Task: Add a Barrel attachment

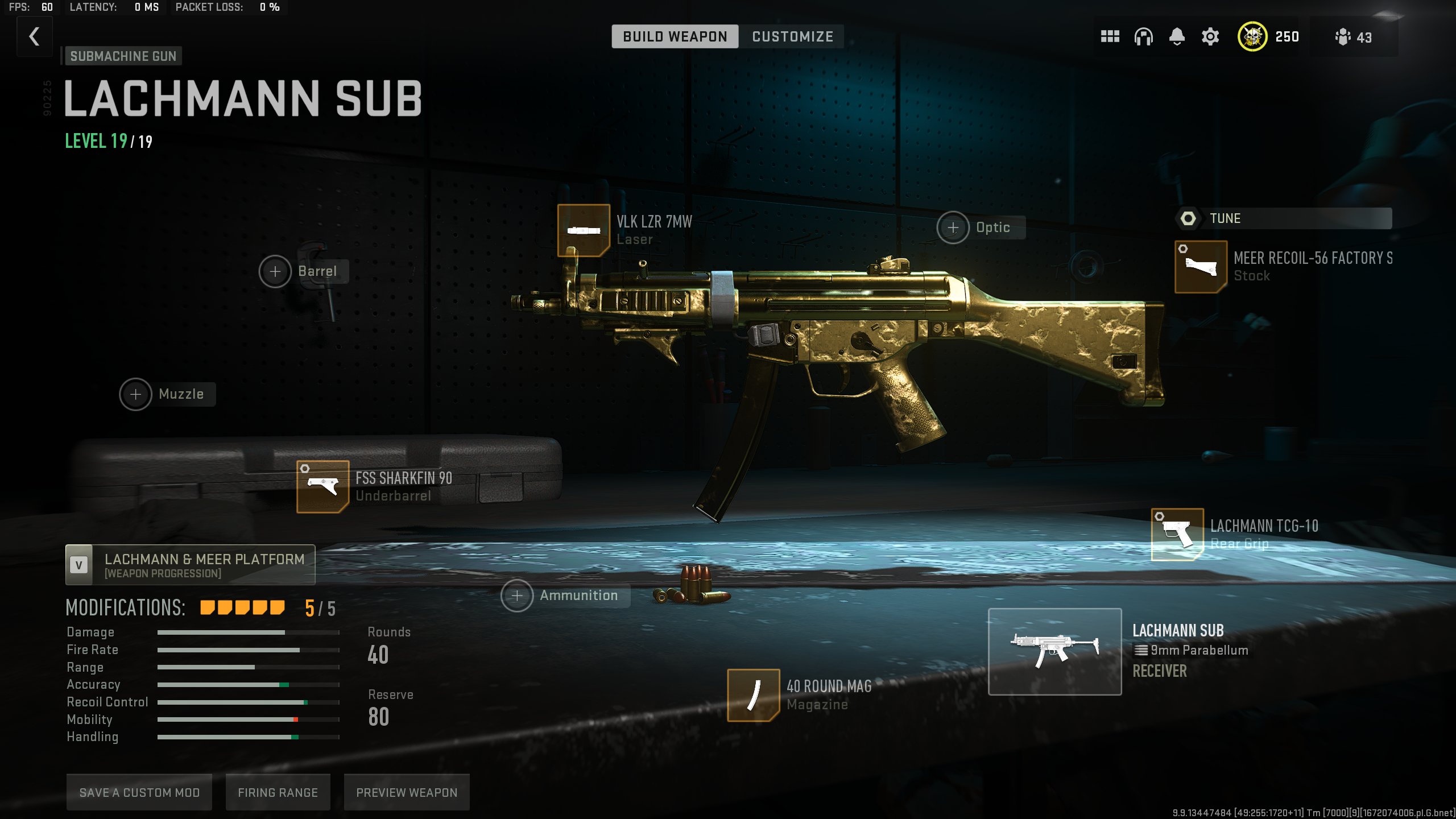Action: (x=275, y=272)
